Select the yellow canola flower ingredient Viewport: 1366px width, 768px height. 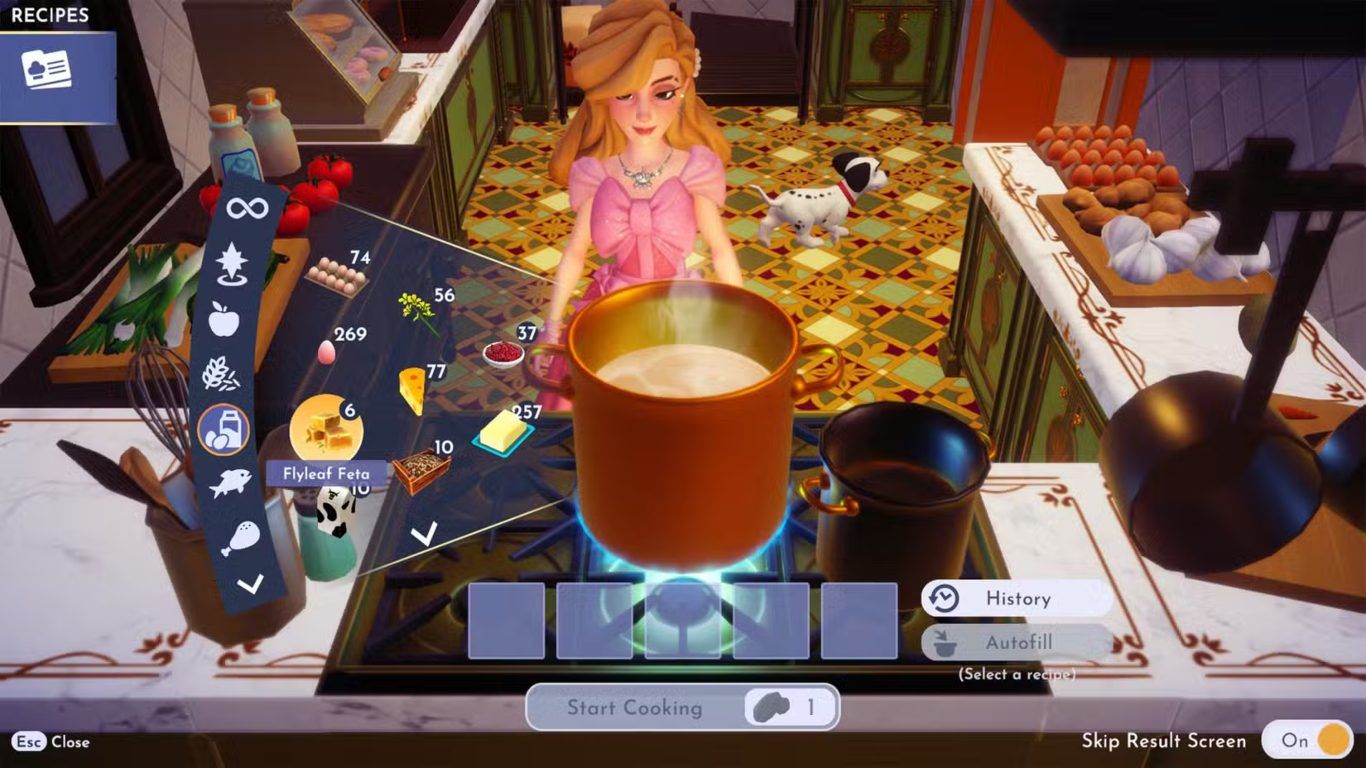(417, 311)
